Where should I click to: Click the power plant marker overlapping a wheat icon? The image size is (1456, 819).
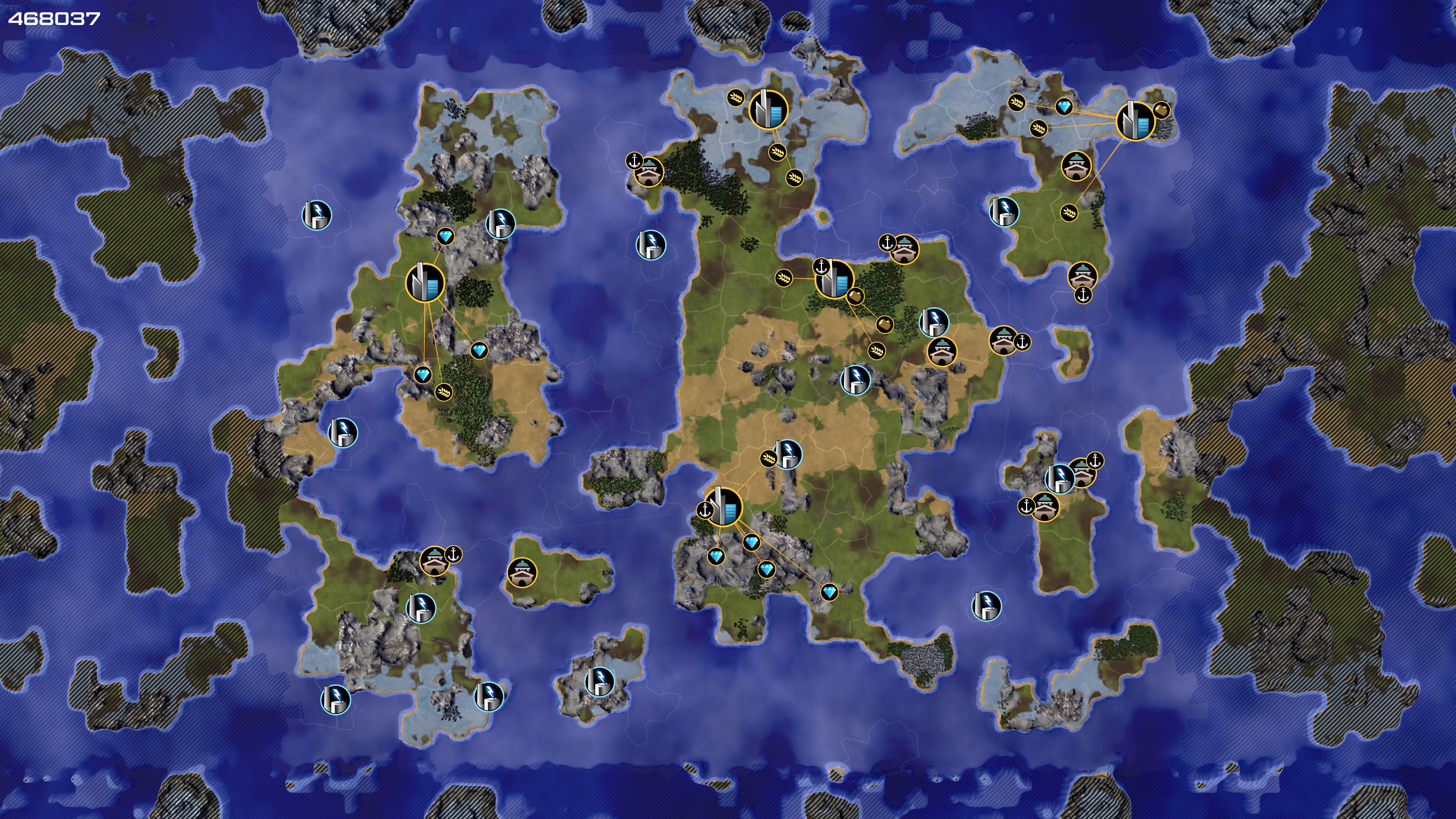(x=788, y=454)
